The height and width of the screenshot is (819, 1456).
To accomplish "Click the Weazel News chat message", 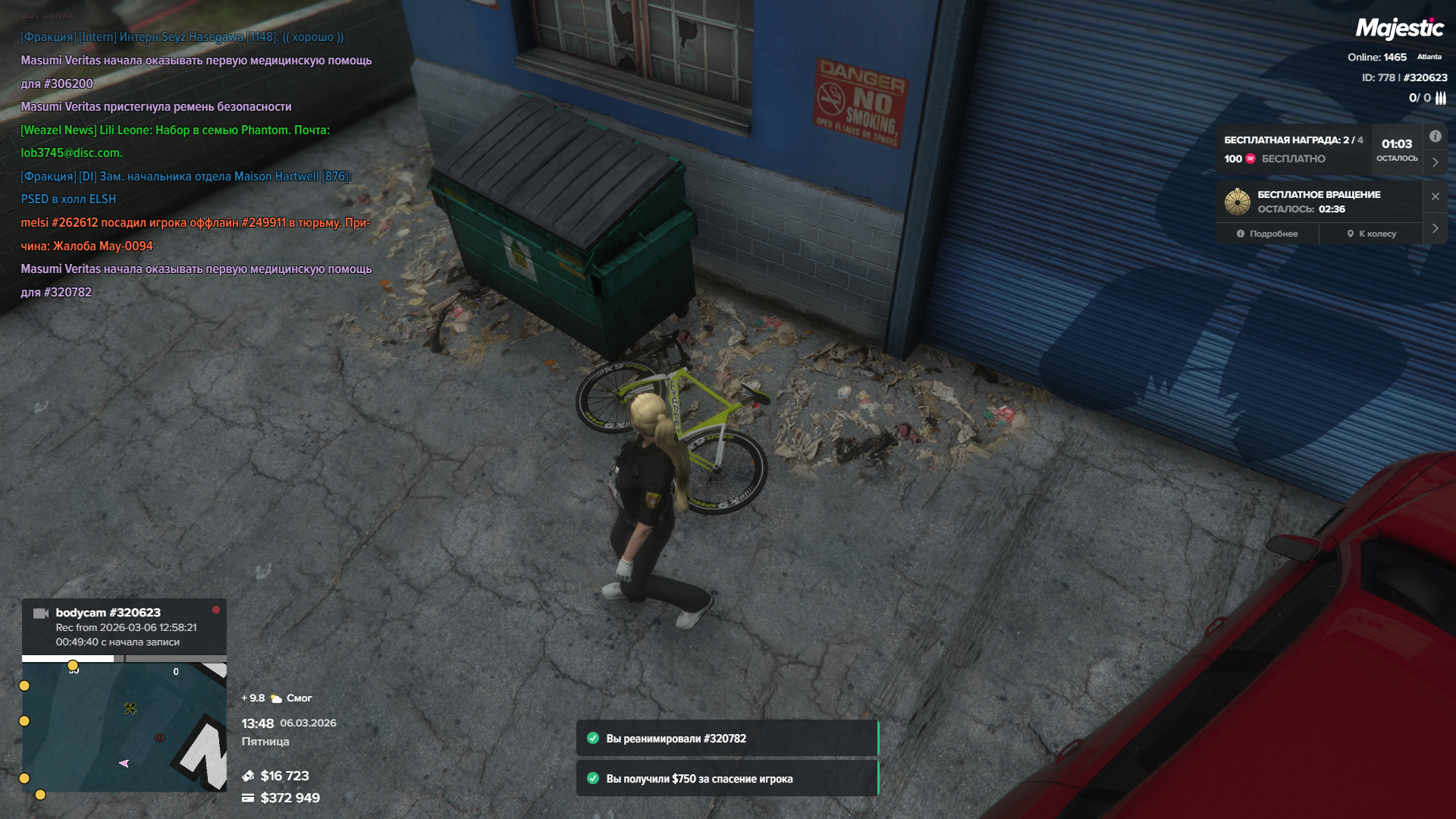I will coord(174,141).
